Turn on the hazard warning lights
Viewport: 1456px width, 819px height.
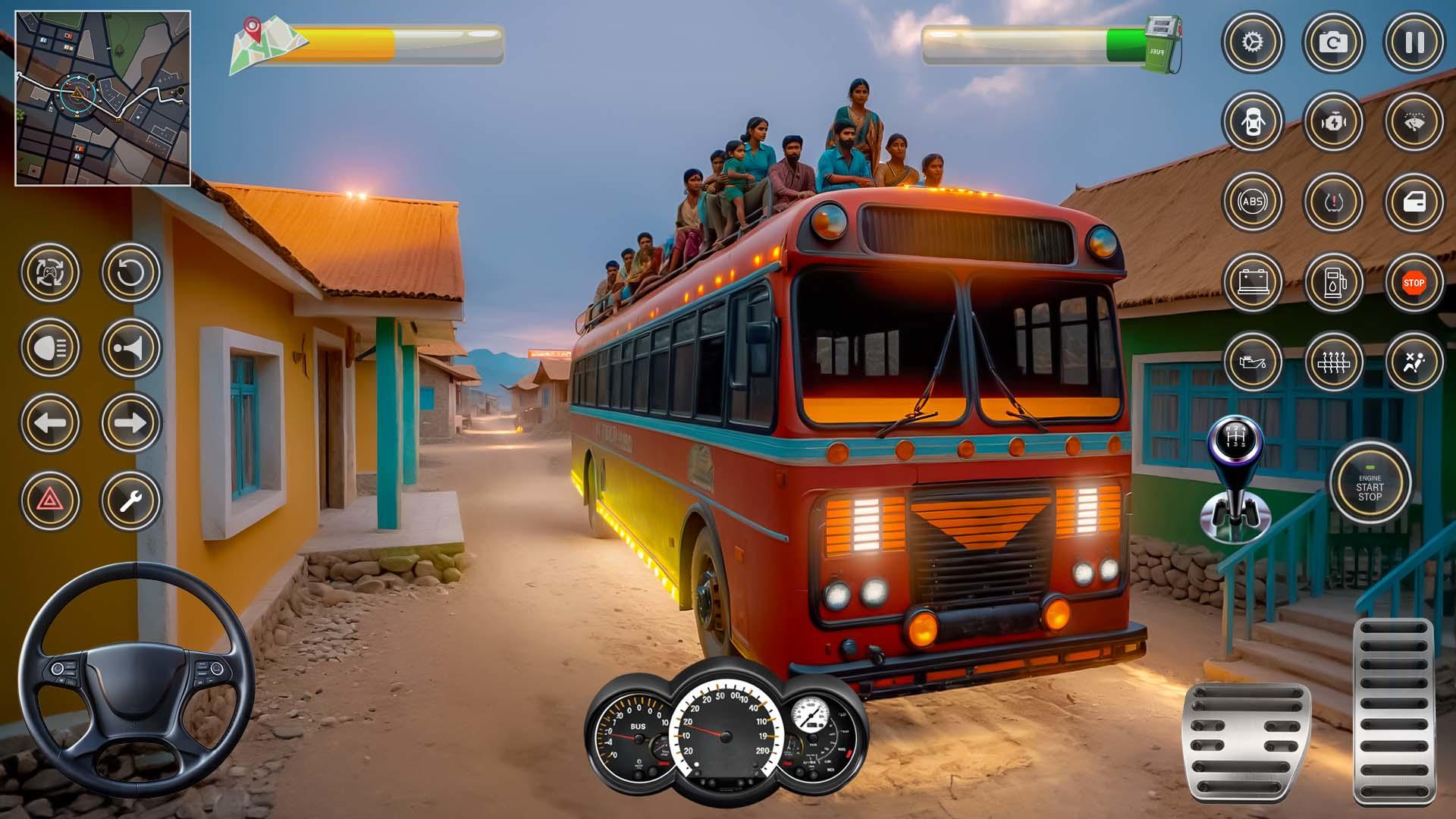[x=50, y=500]
